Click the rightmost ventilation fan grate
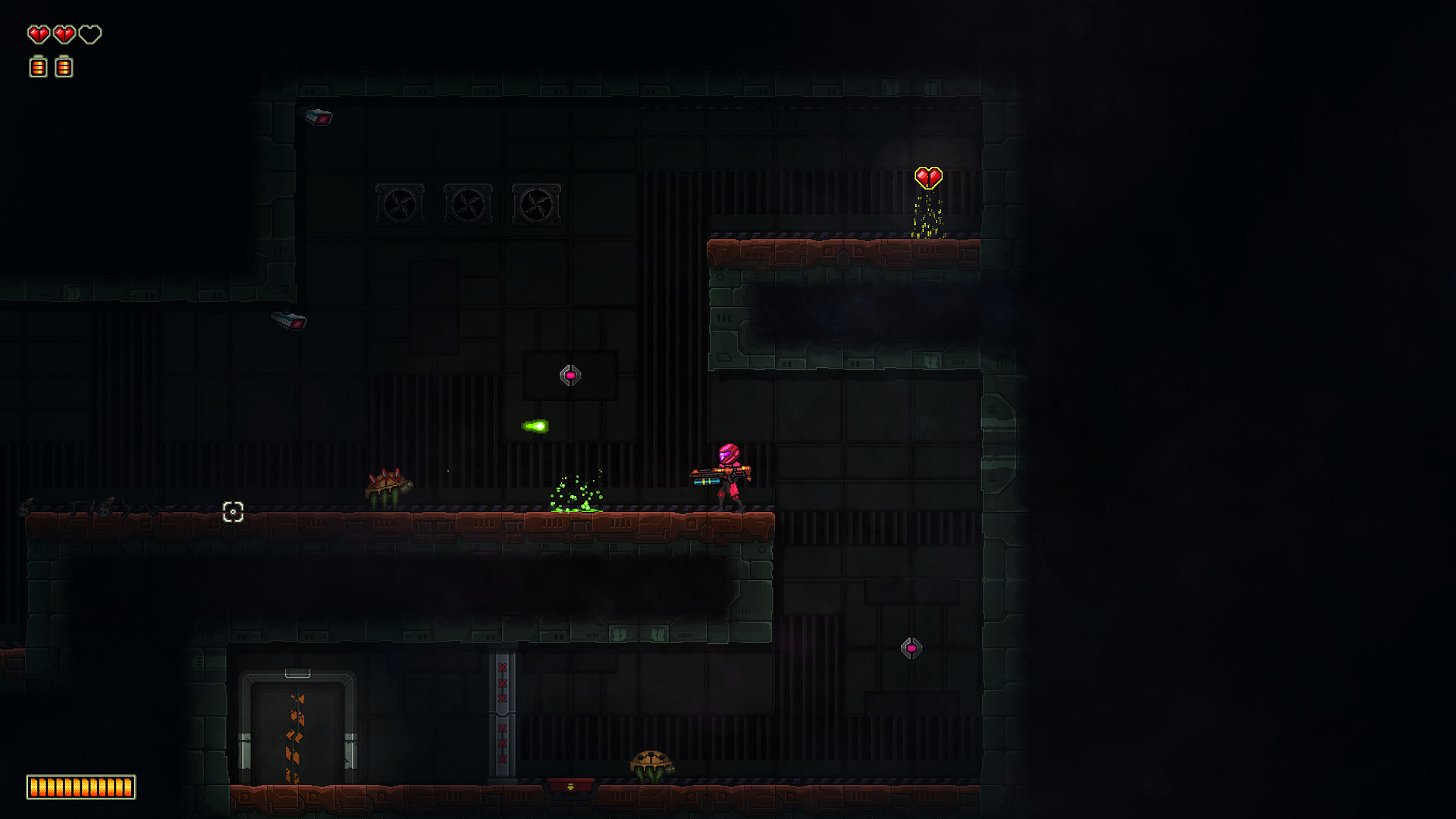 click(535, 203)
